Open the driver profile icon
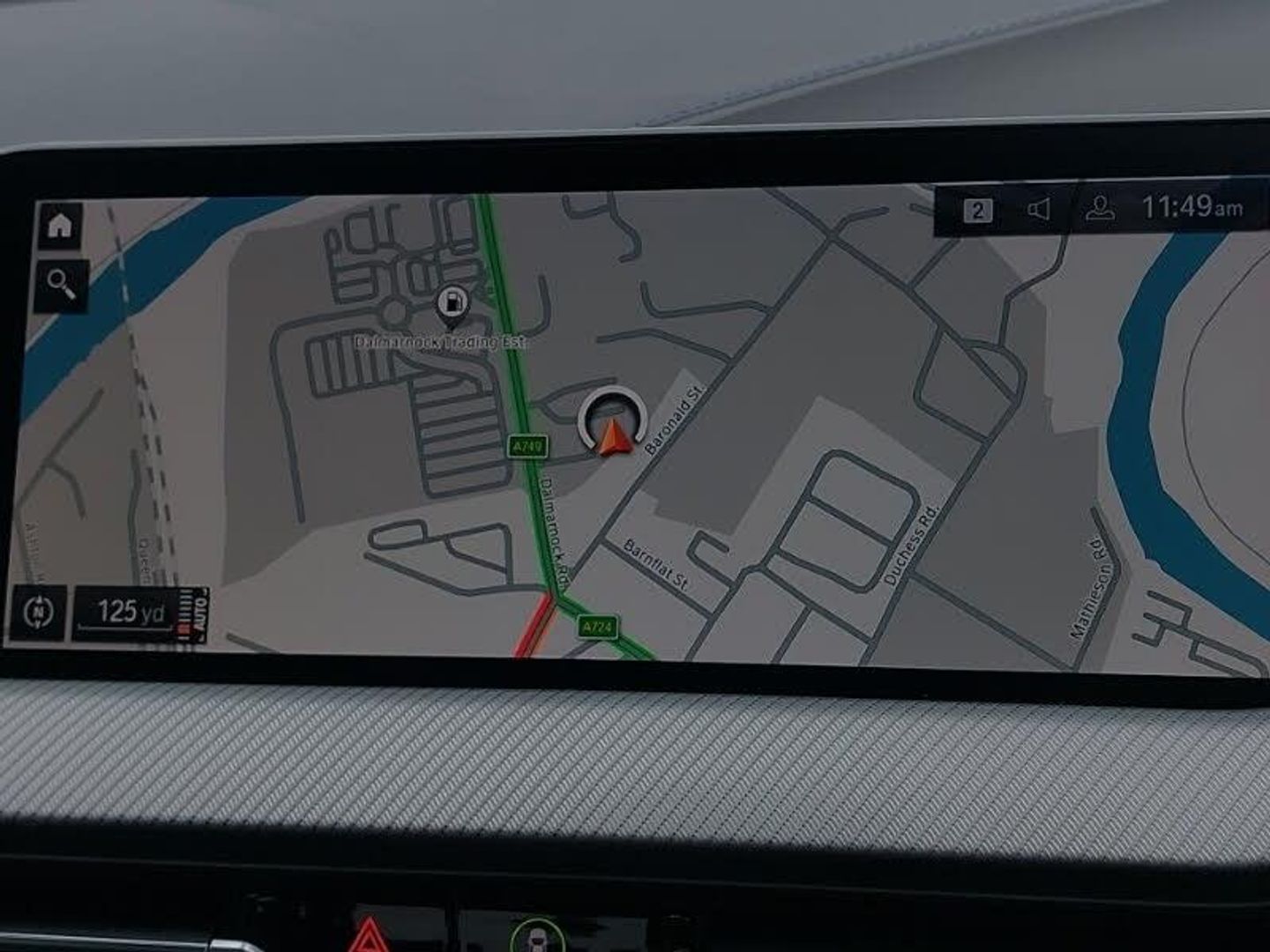1270x952 pixels. tap(1100, 209)
